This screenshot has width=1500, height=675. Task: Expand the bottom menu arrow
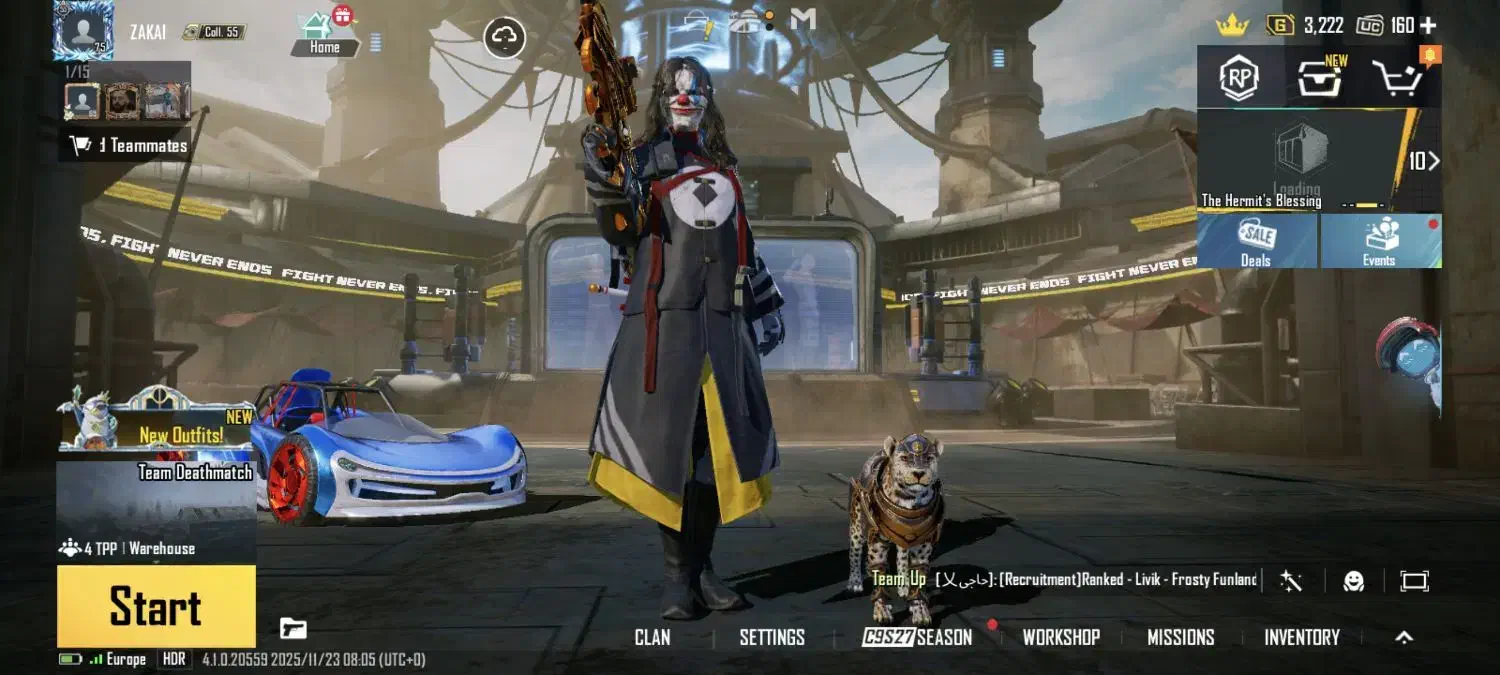[x=1404, y=637]
